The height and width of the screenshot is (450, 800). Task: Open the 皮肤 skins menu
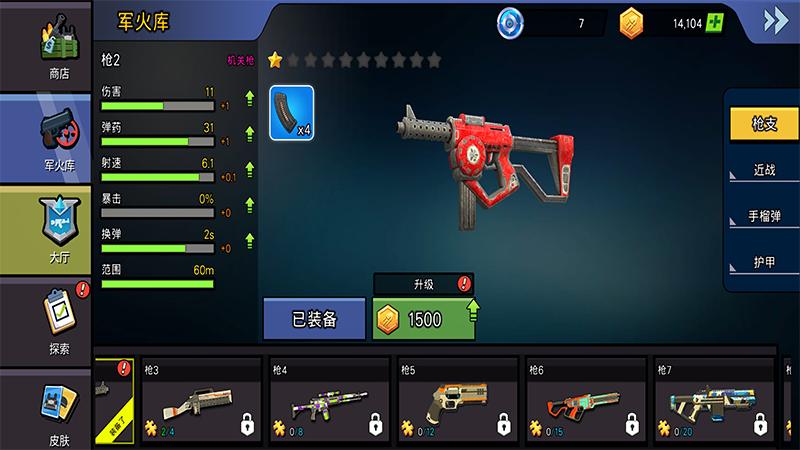coord(58,410)
